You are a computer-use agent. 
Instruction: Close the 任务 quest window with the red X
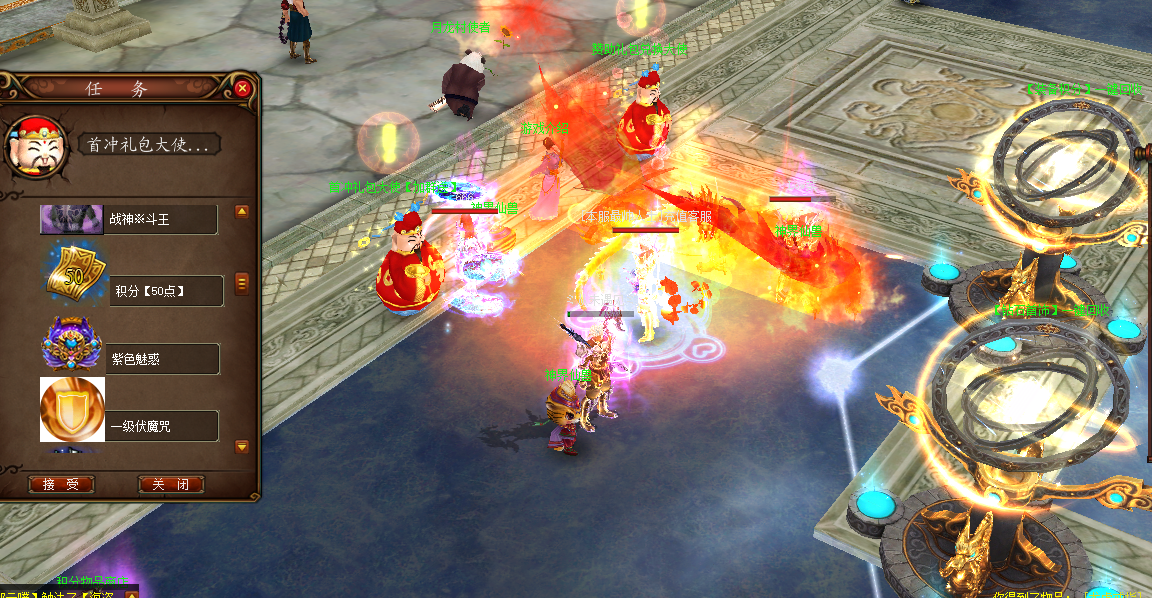click(x=243, y=88)
